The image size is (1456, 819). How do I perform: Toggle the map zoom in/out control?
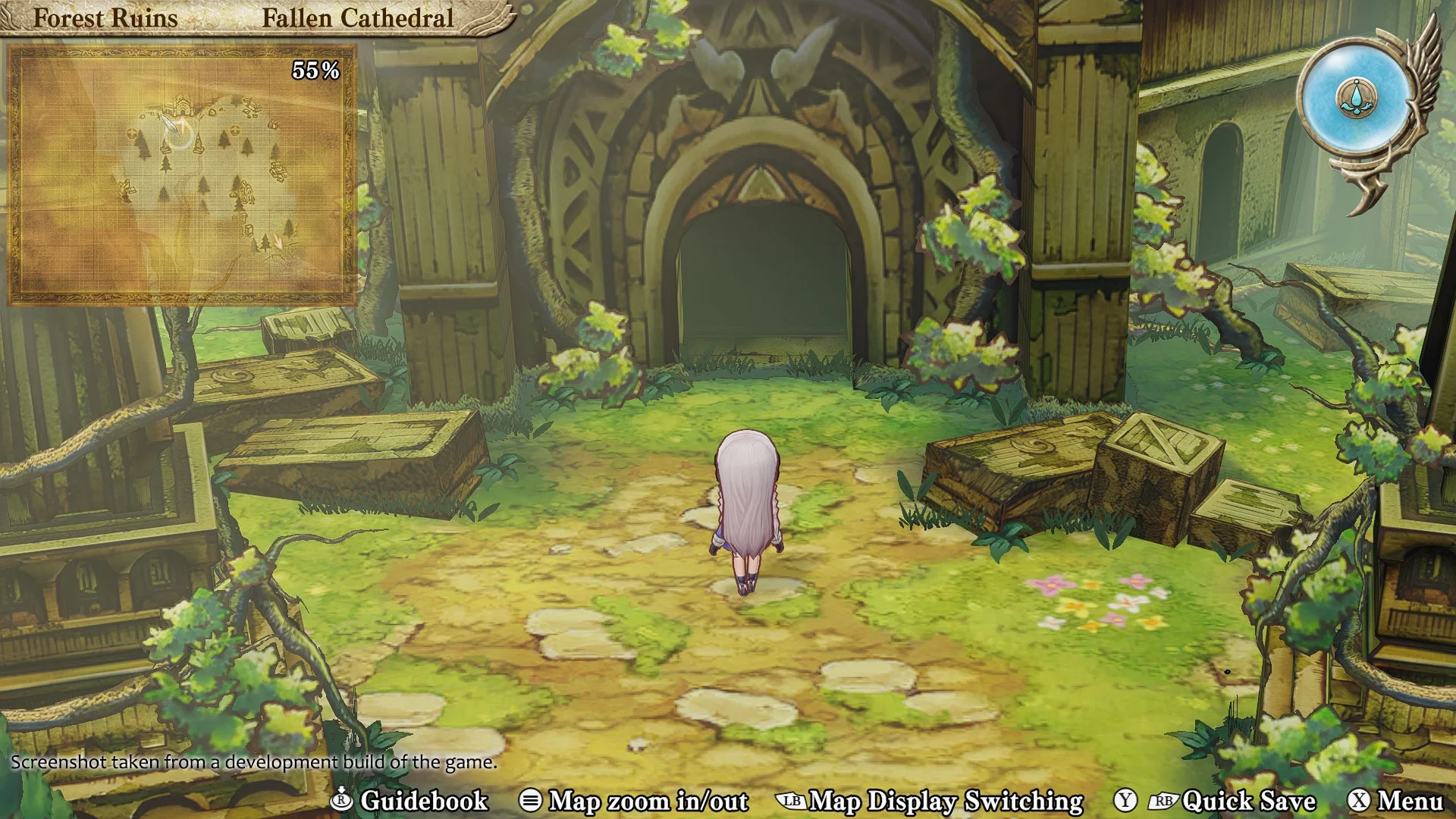click(x=531, y=801)
